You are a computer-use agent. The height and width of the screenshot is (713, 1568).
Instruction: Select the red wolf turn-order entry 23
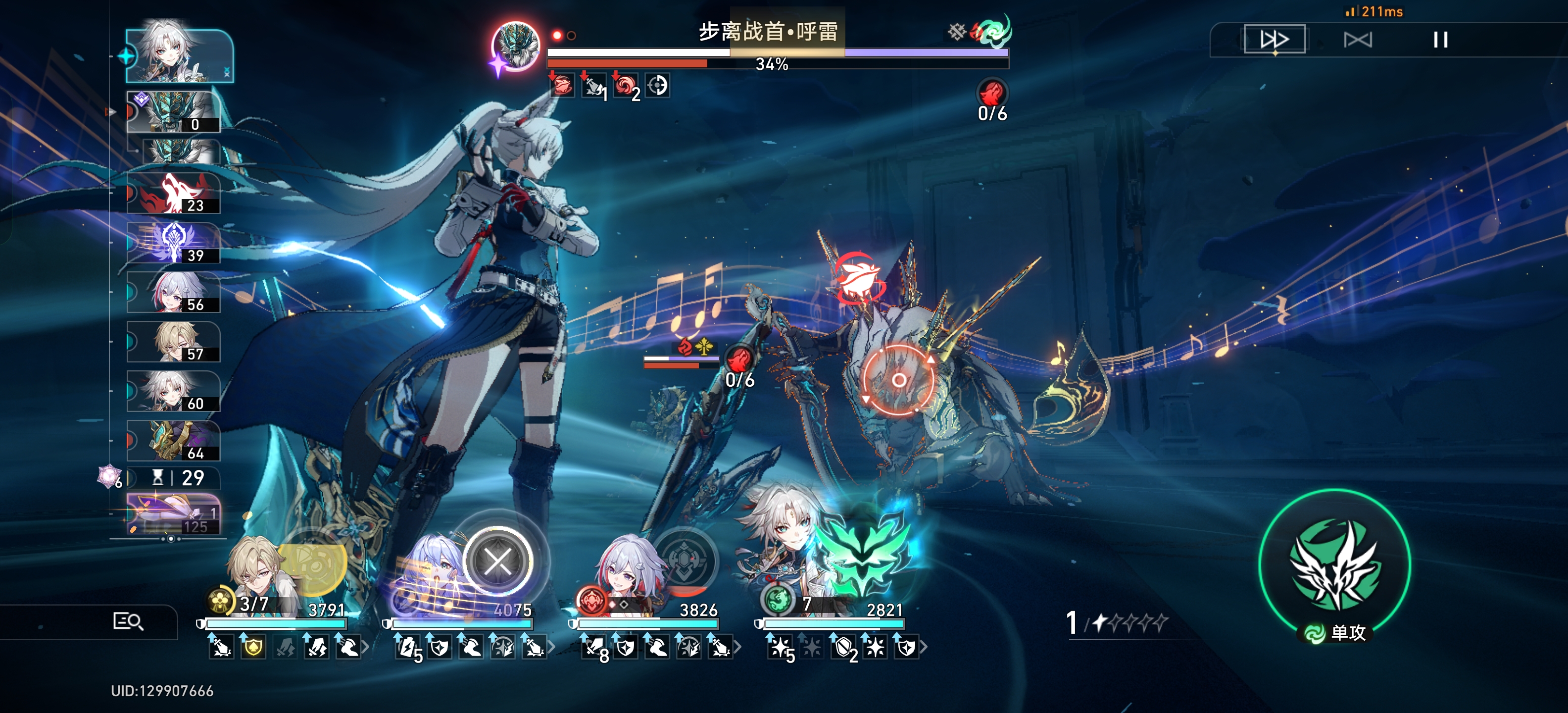tap(173, 194)
